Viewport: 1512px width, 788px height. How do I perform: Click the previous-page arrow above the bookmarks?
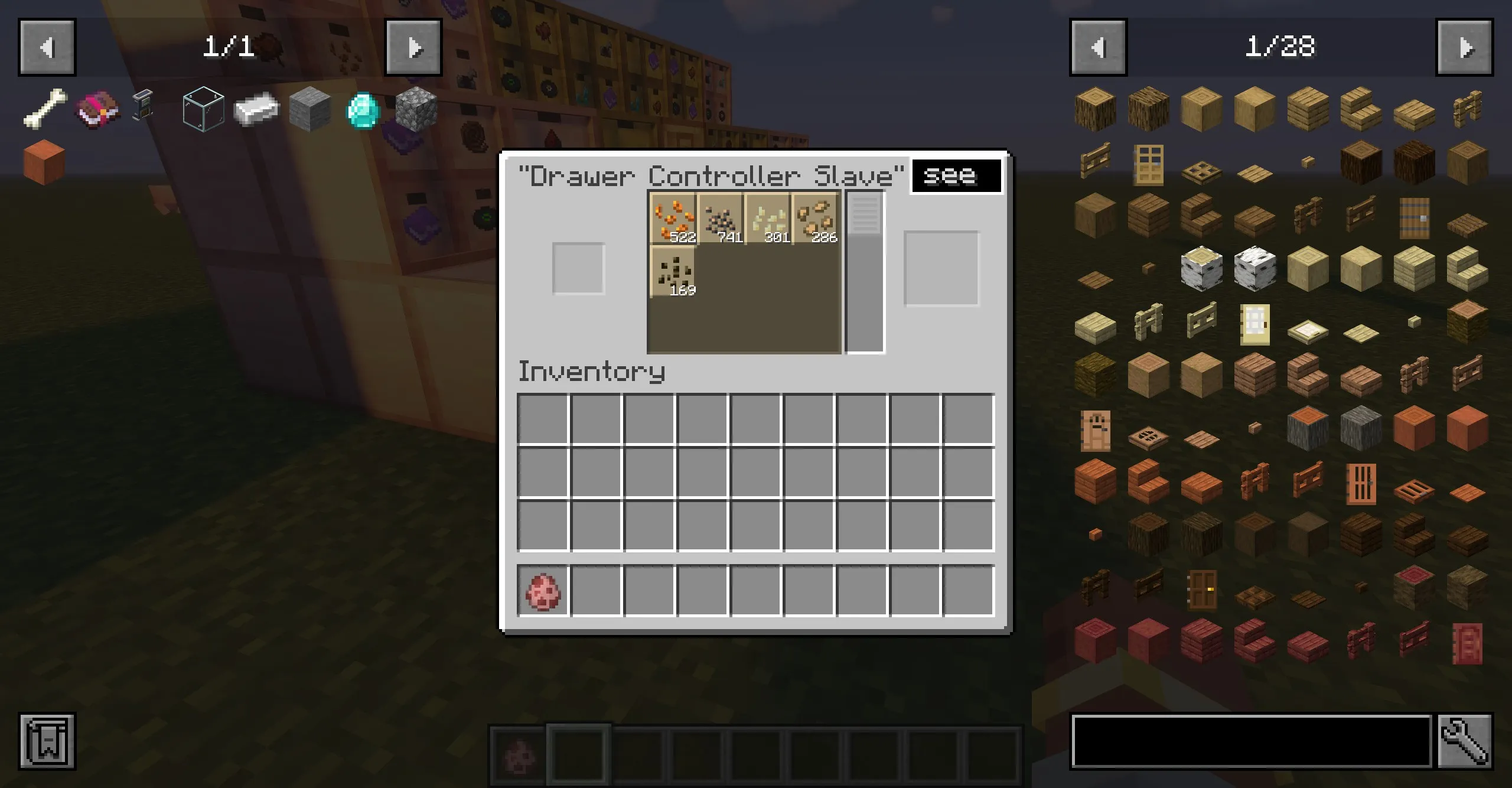47,48
